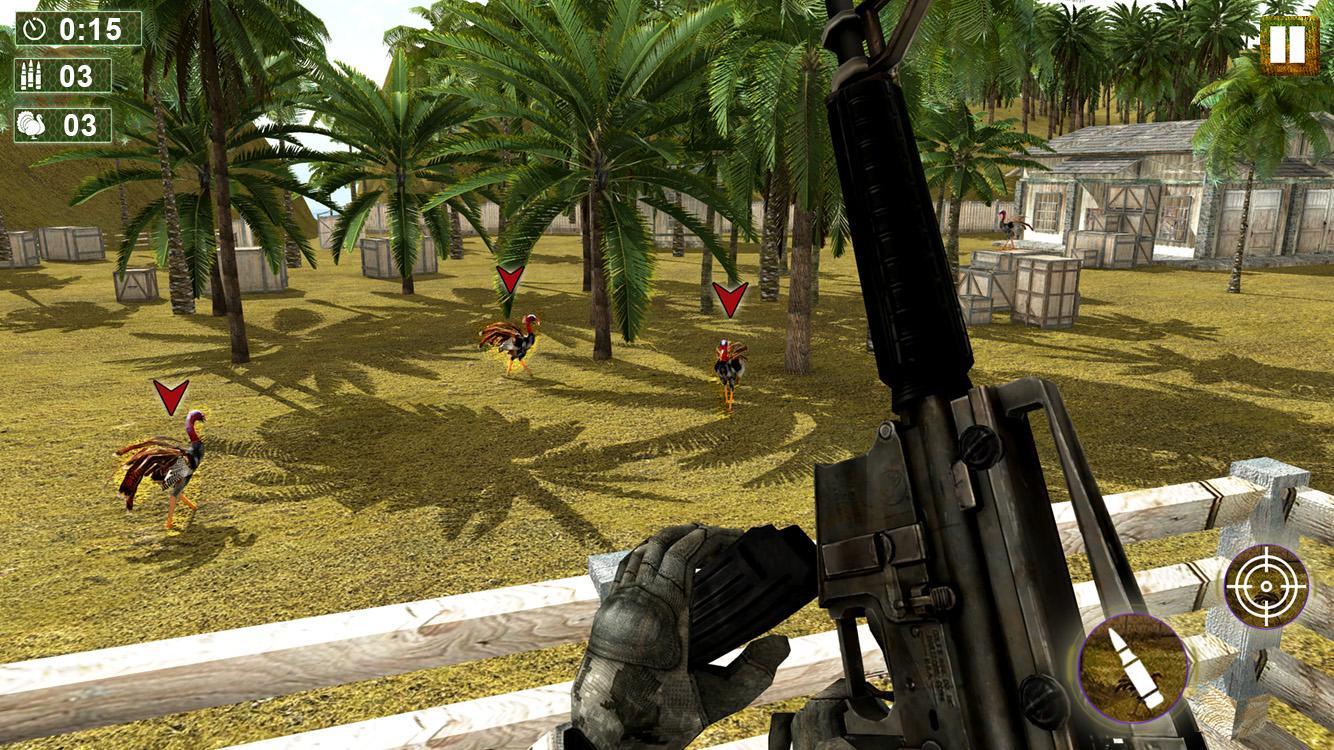Click the timer reading 0:15
The width and height of the screenshot is (1334, 750).
[90, 28]
